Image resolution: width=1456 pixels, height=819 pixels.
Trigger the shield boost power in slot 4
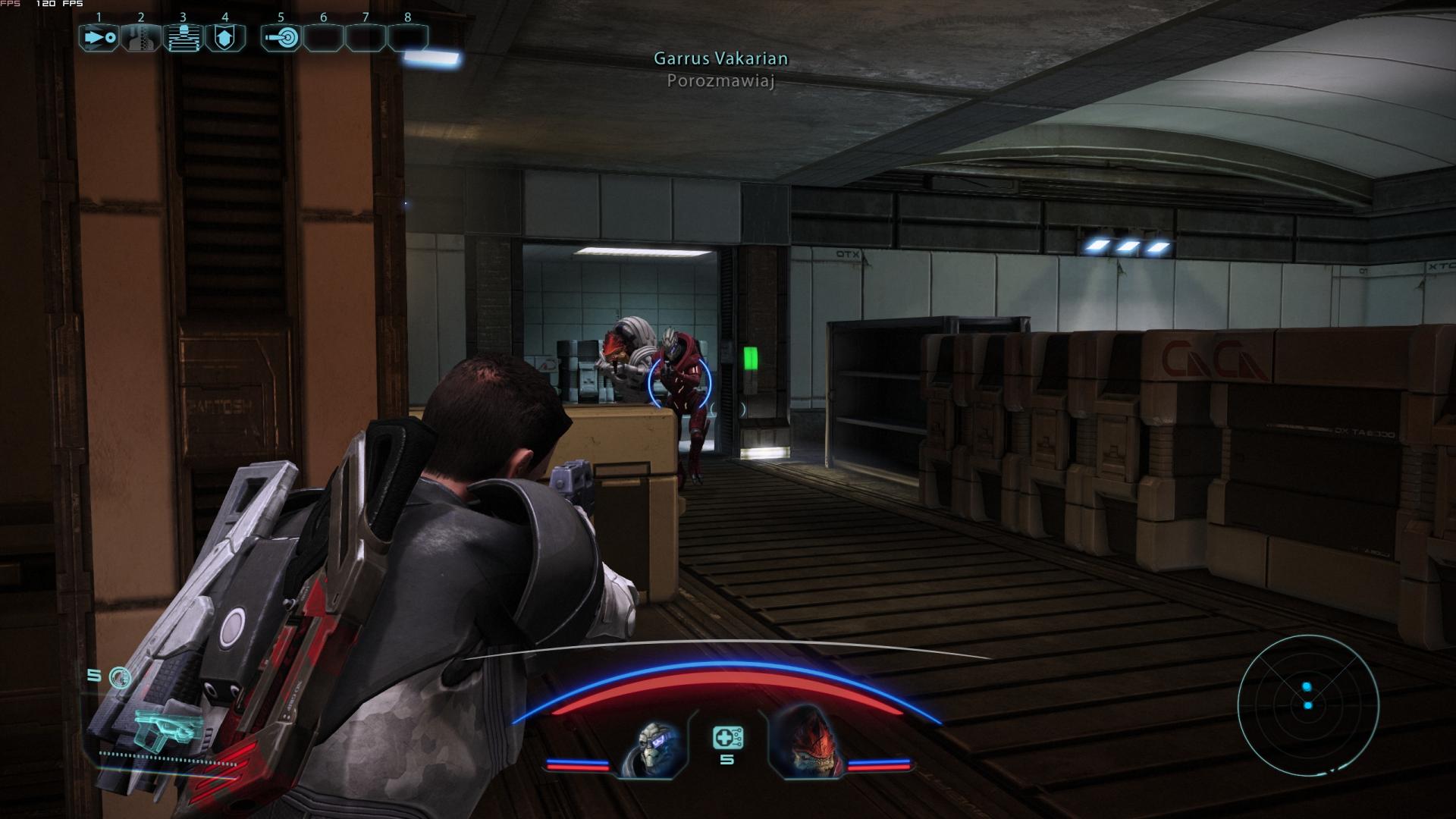(226, 34)
